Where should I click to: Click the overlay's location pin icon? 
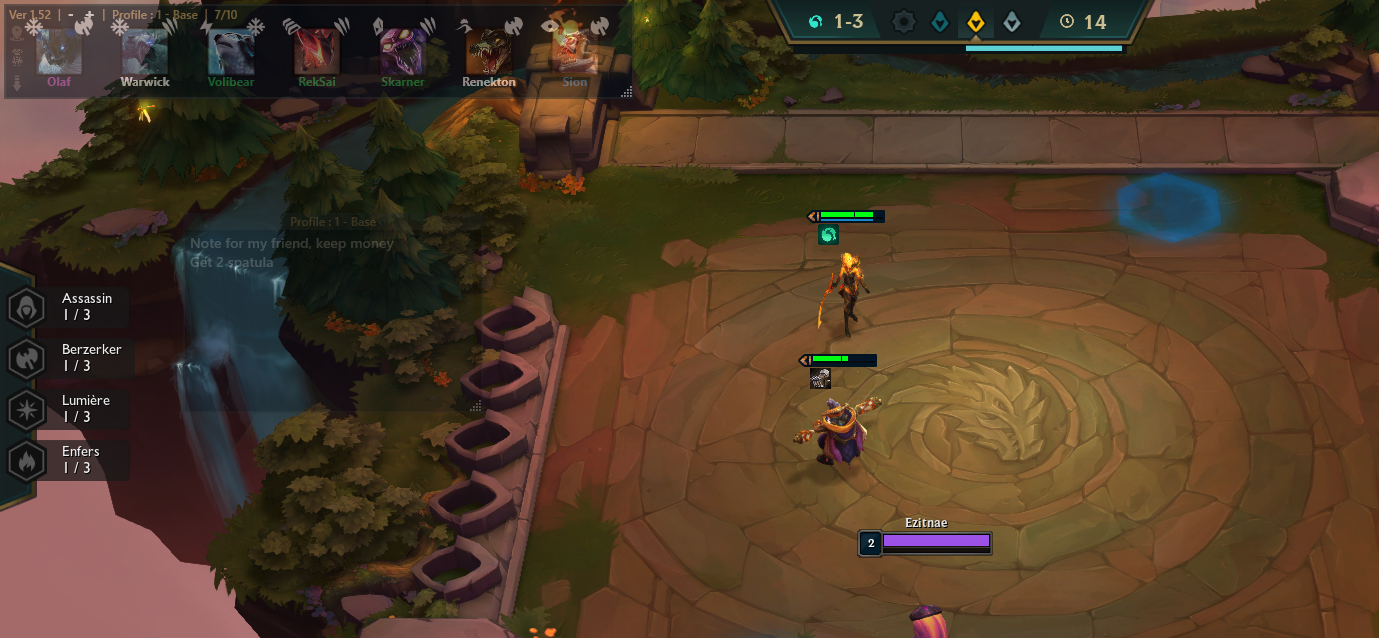coord(15,32)
